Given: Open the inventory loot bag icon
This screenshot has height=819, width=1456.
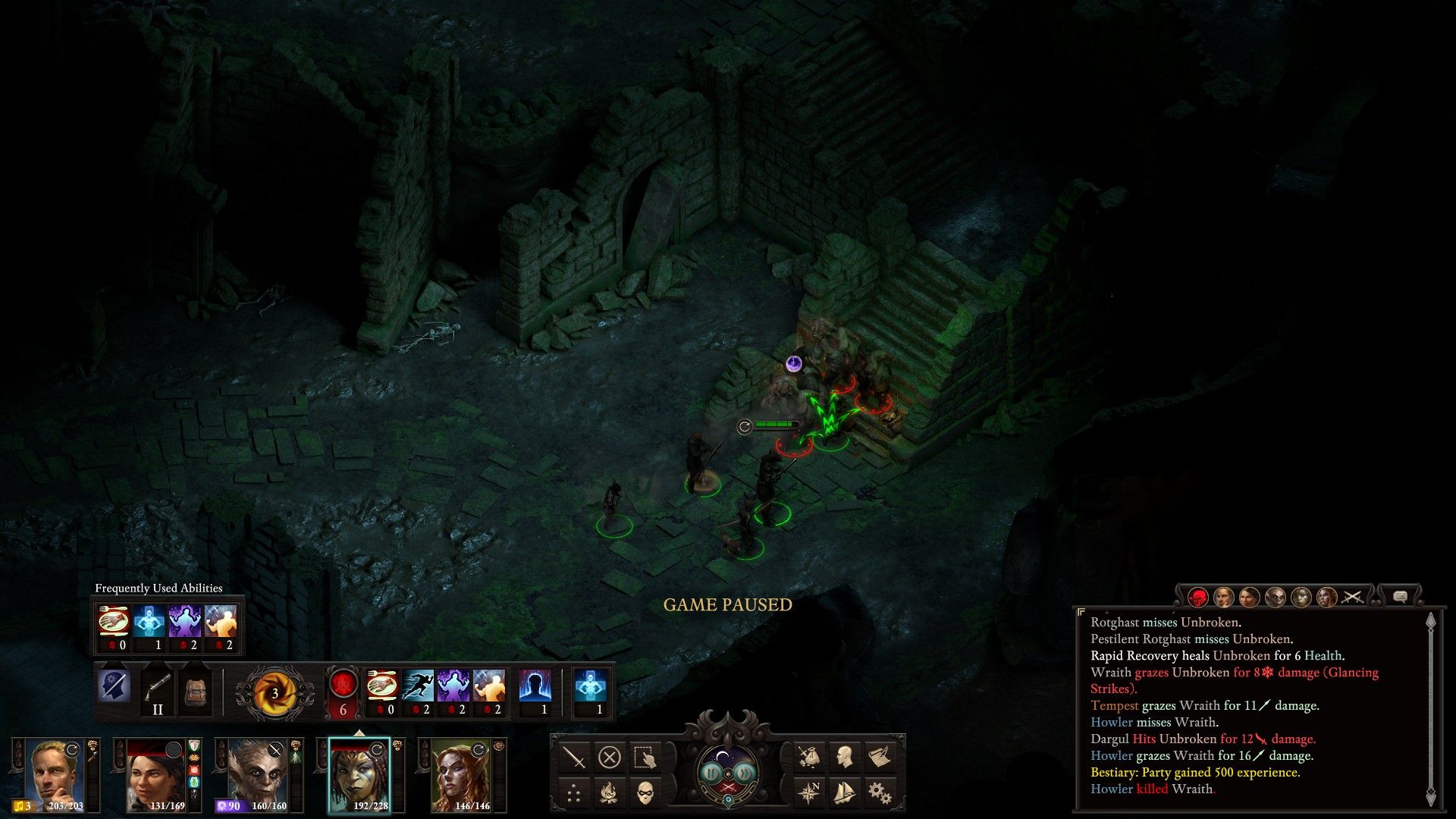Looking at the screenshot, I should (x=808, y=757).
